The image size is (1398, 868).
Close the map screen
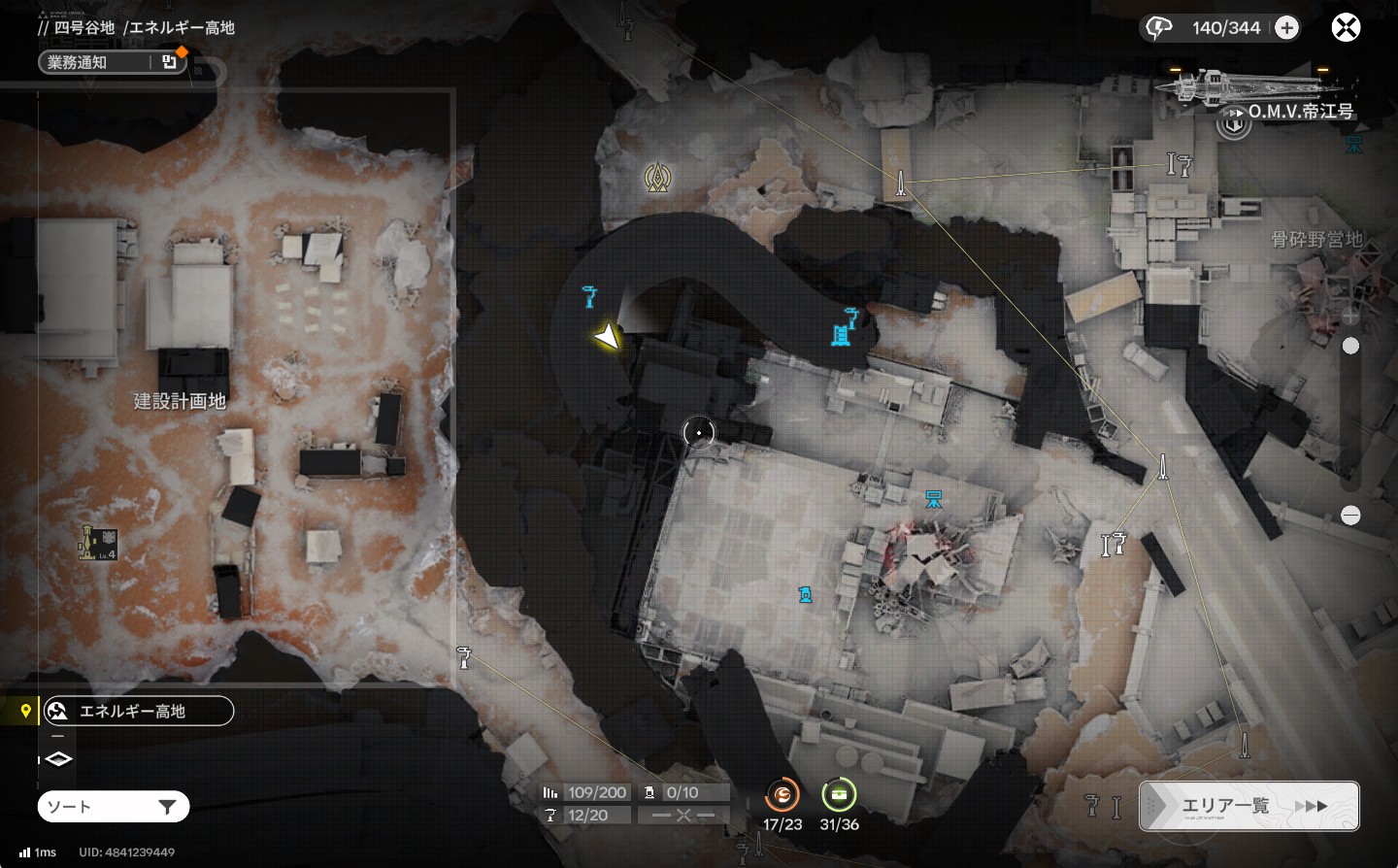pyautogui.click(x=1346, y=27)
